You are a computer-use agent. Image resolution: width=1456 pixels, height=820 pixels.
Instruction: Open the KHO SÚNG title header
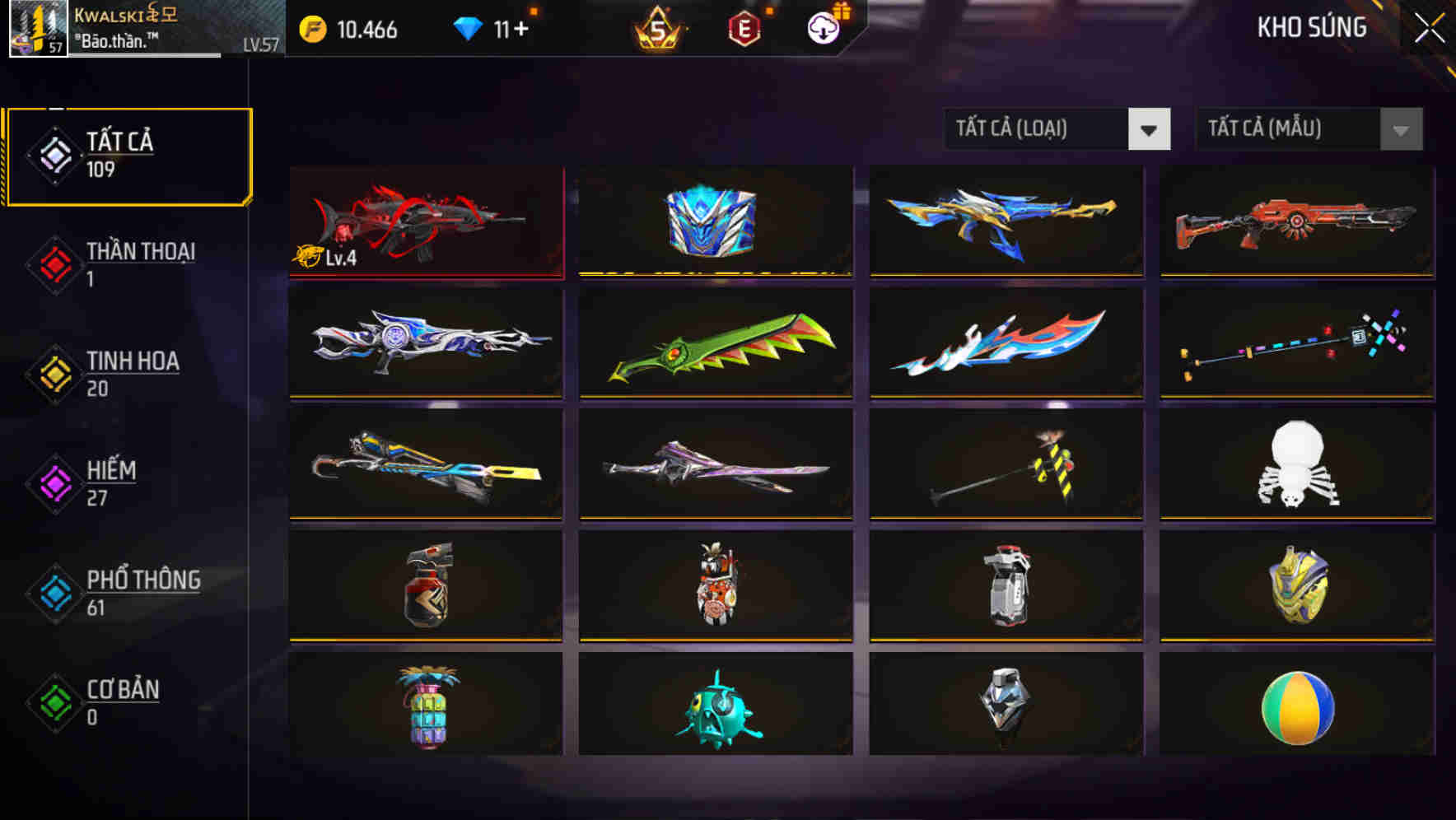pyautogui.click(x=1313, y=27)
